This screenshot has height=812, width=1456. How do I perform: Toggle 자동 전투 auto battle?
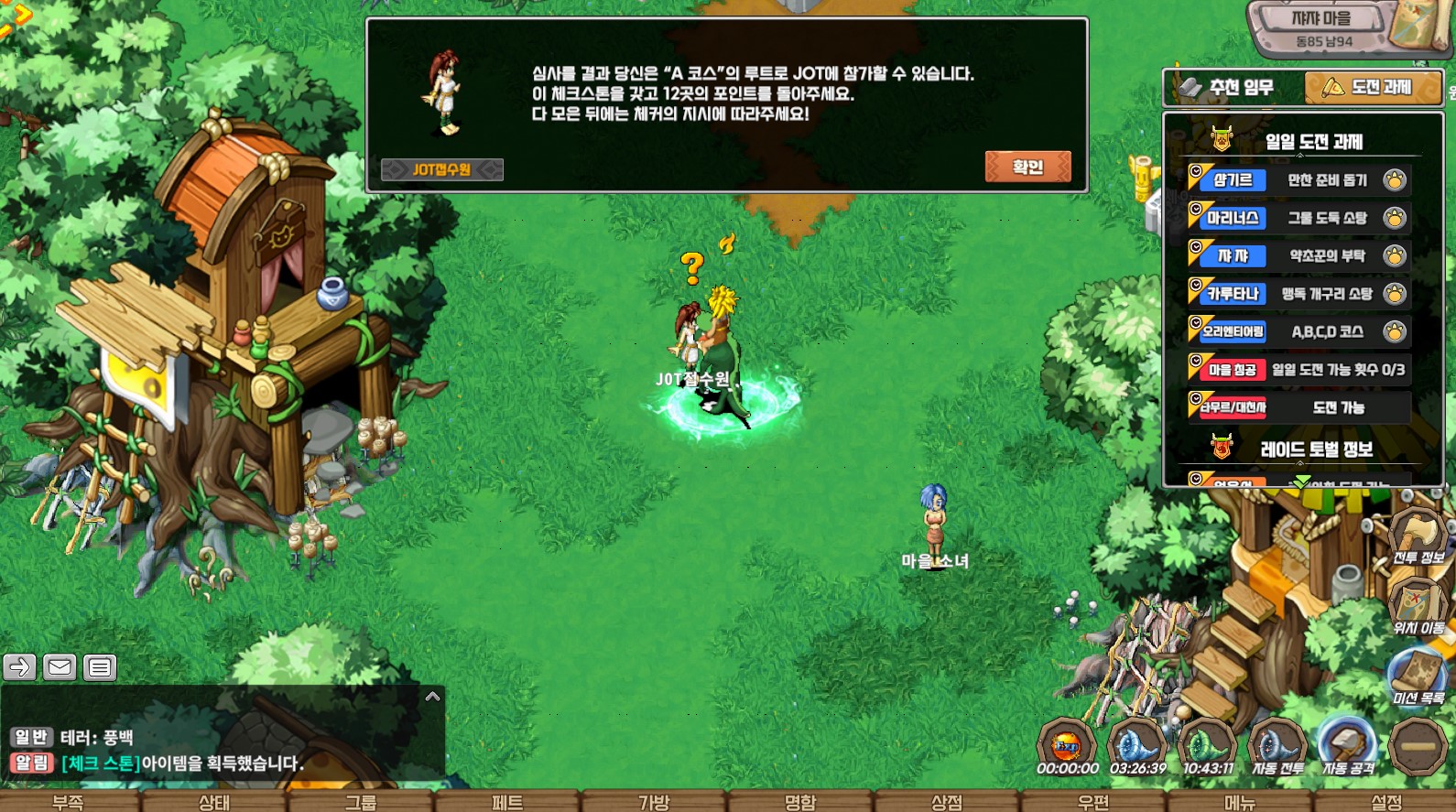pos(1277,748)
